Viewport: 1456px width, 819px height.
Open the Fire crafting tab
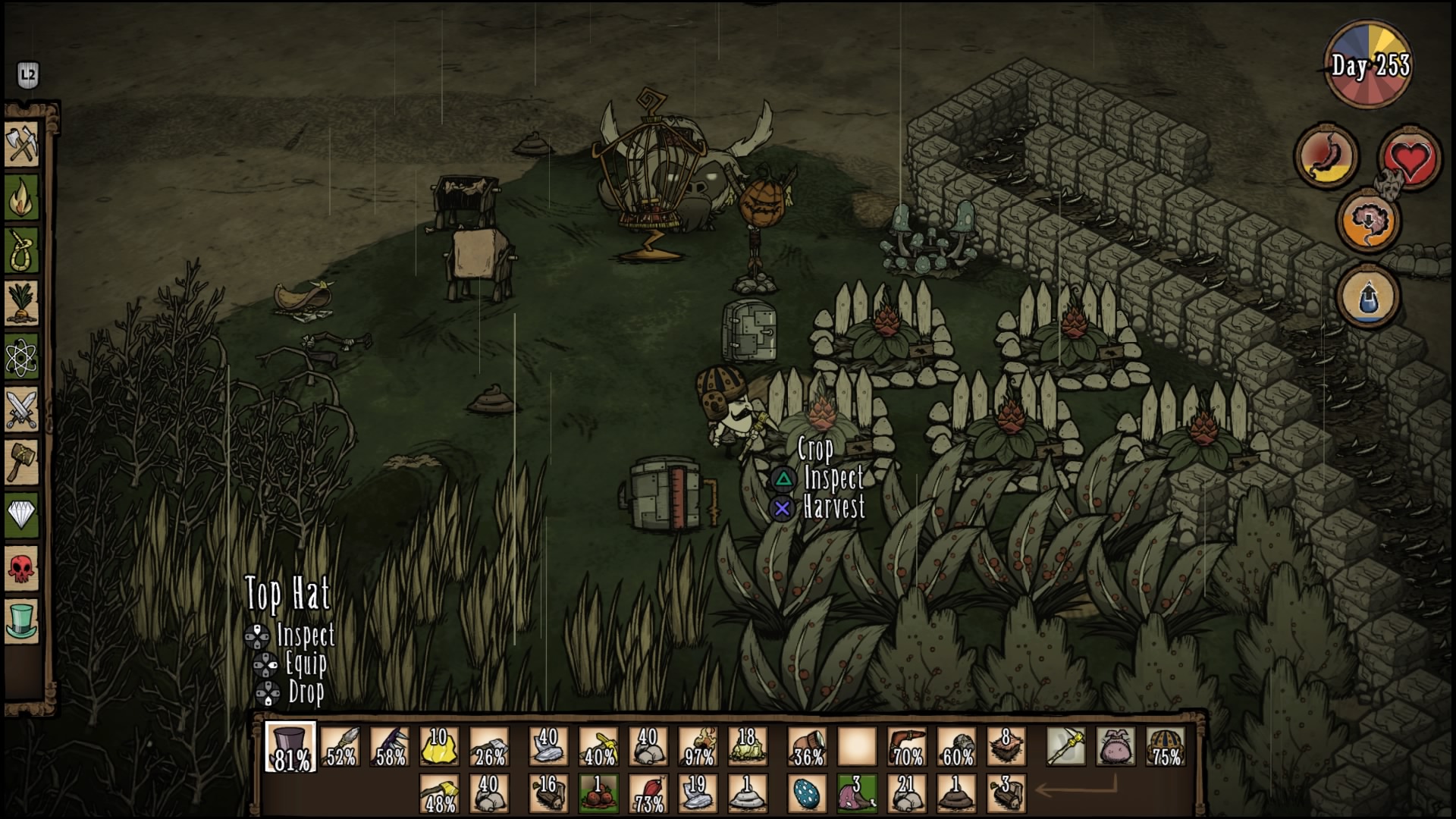click(x=22, y=196)
